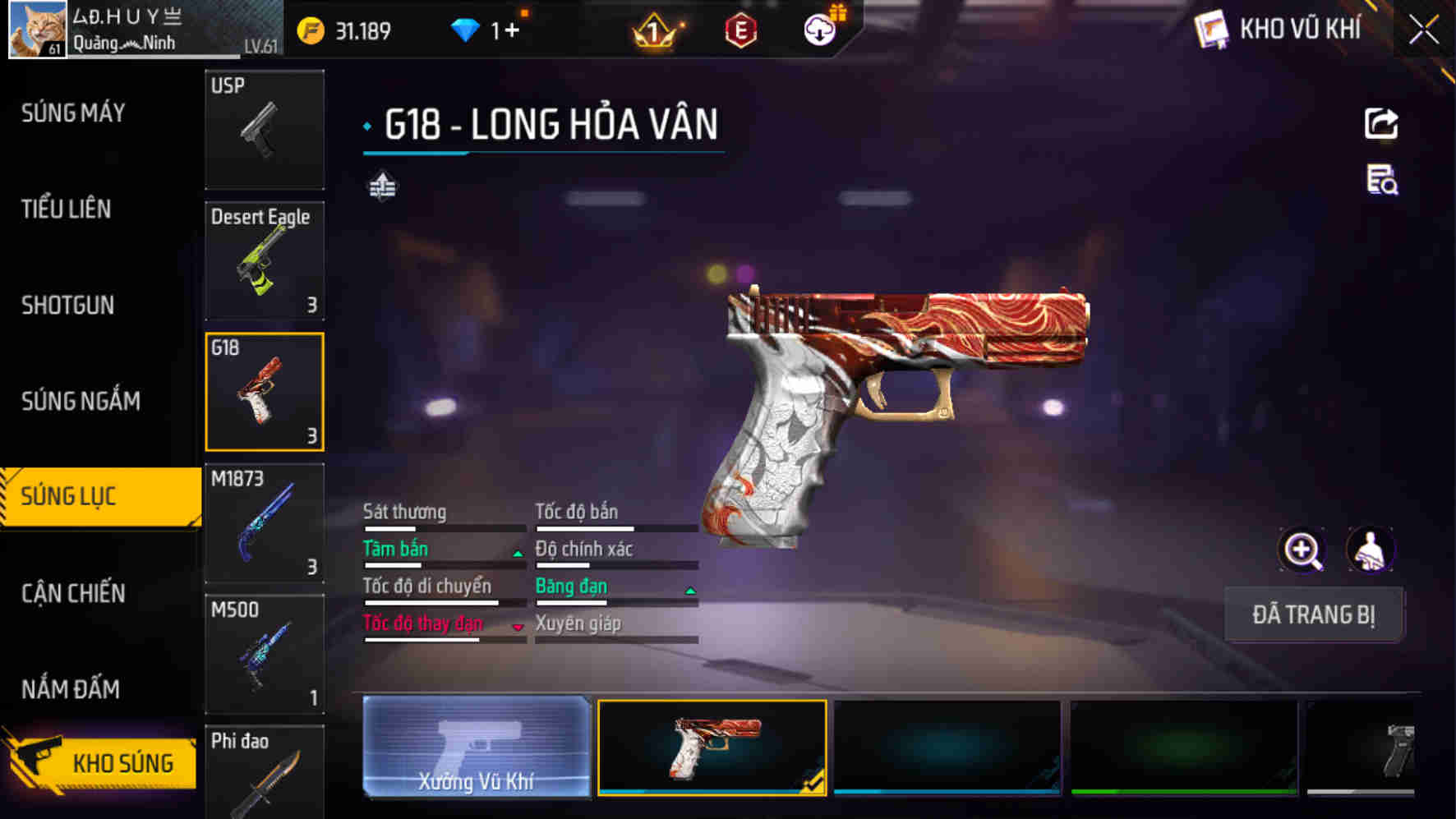Expand the Tầm bắn stat arrow
This screenshot has height=819, width=1456.
pyautogui.click(x=518, y=552)
